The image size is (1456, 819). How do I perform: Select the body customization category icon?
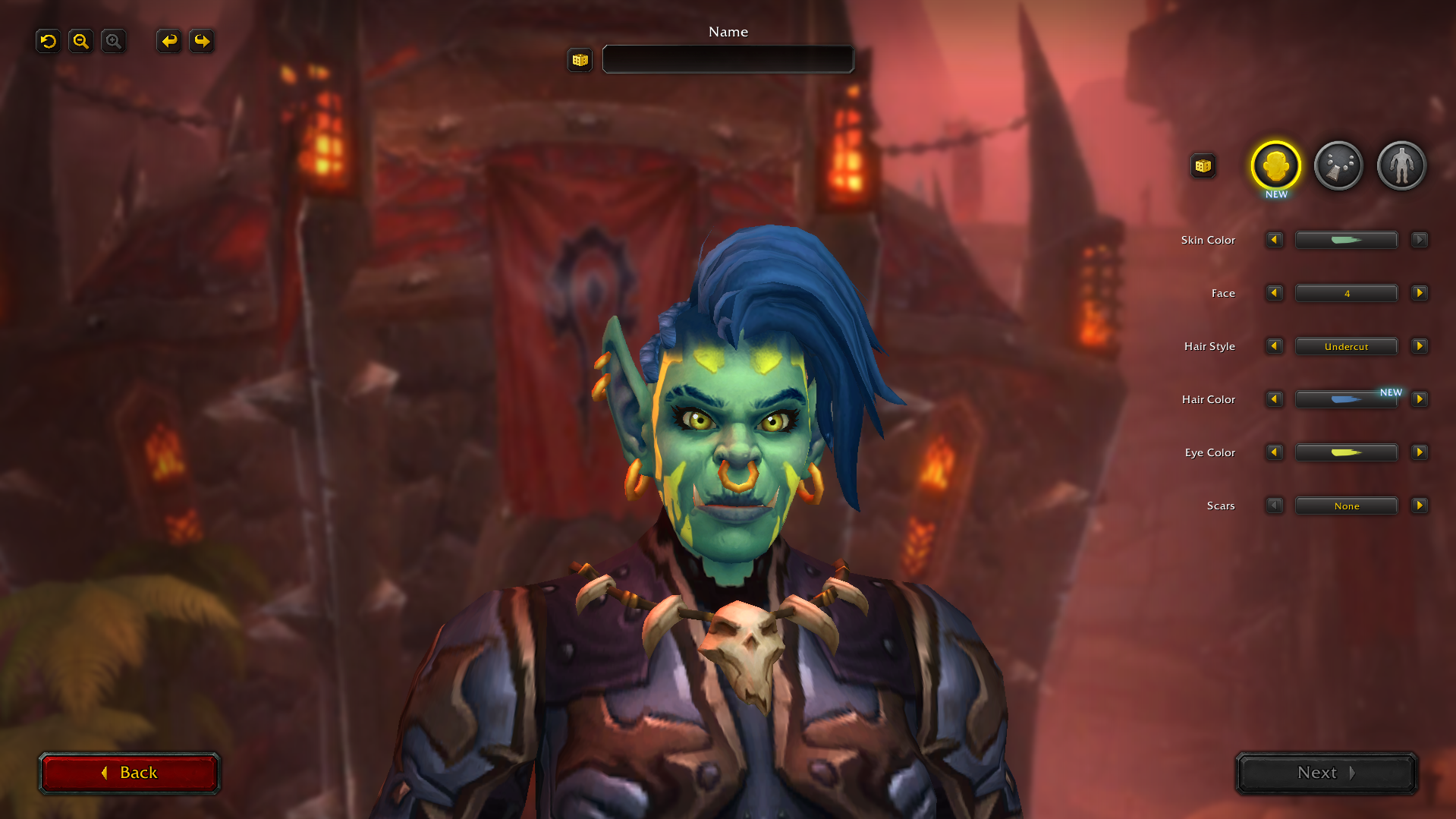pyautogui.click(x=1401, y=165)
